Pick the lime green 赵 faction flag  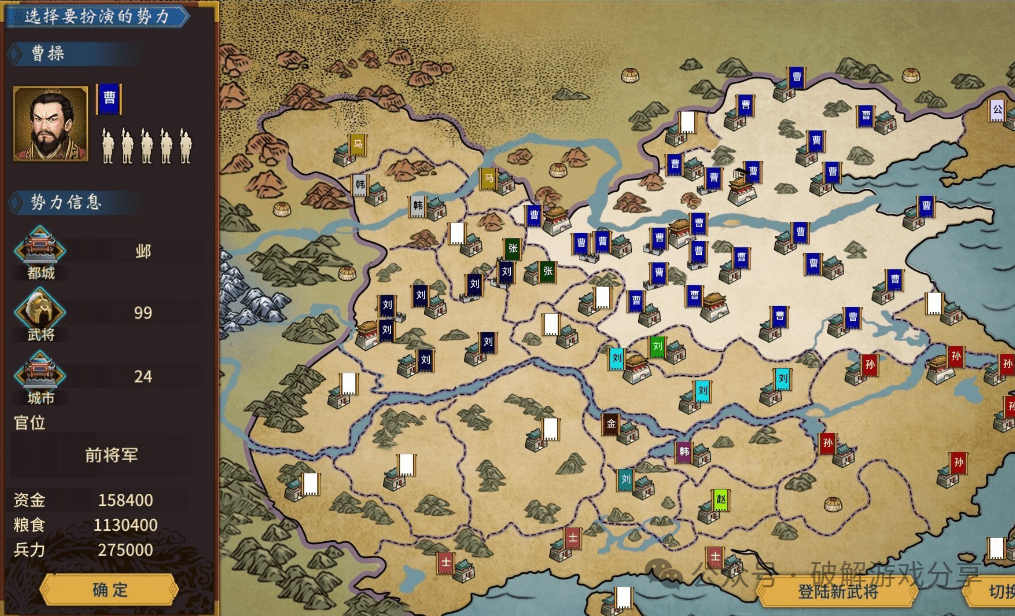point(720,500)
